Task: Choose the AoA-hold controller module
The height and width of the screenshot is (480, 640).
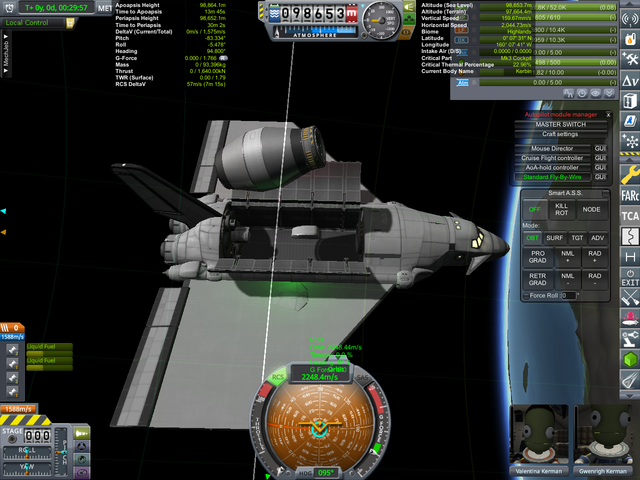Action: tap(554, 168)
